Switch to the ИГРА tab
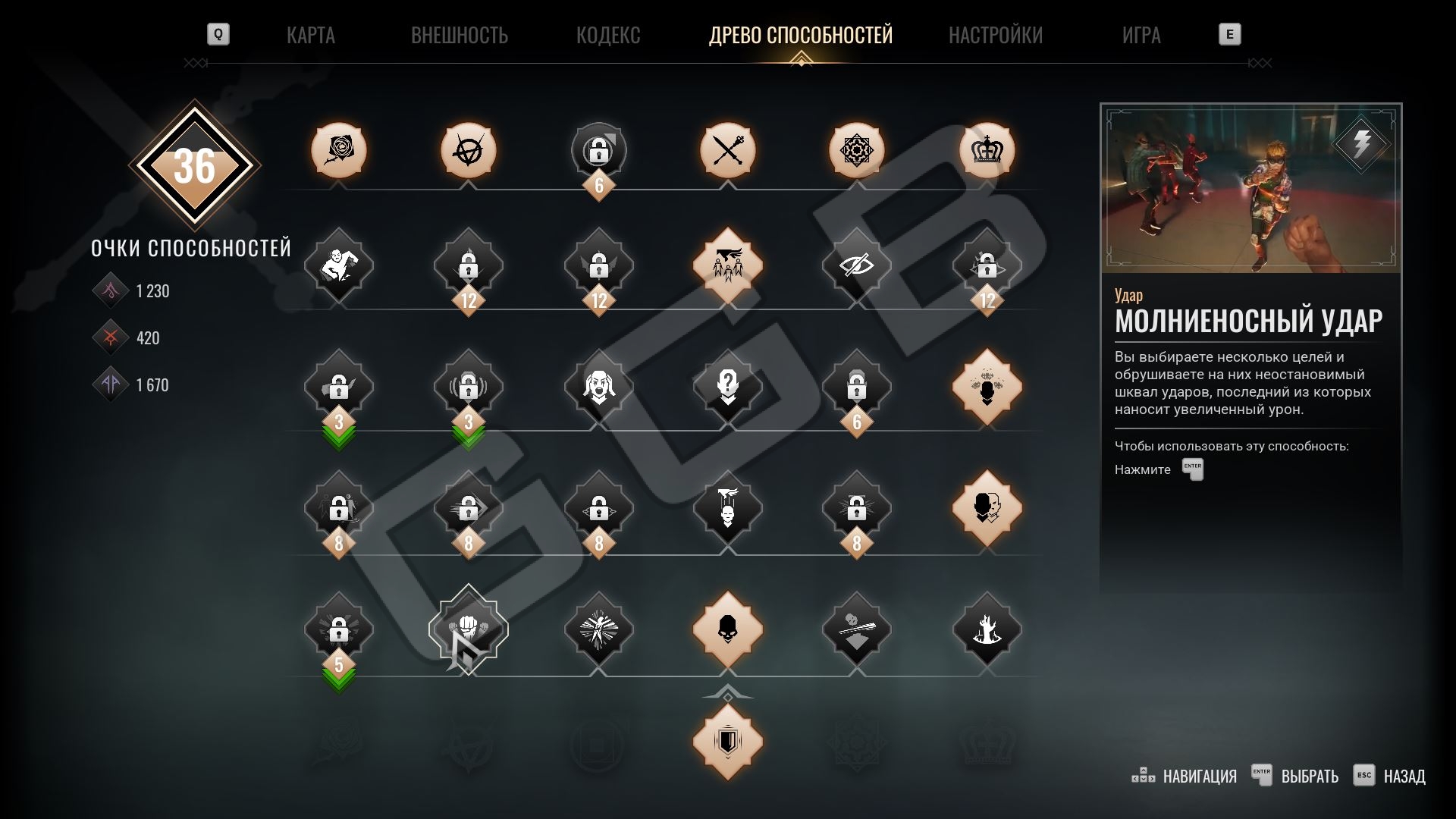 (x=1141, y=35)
